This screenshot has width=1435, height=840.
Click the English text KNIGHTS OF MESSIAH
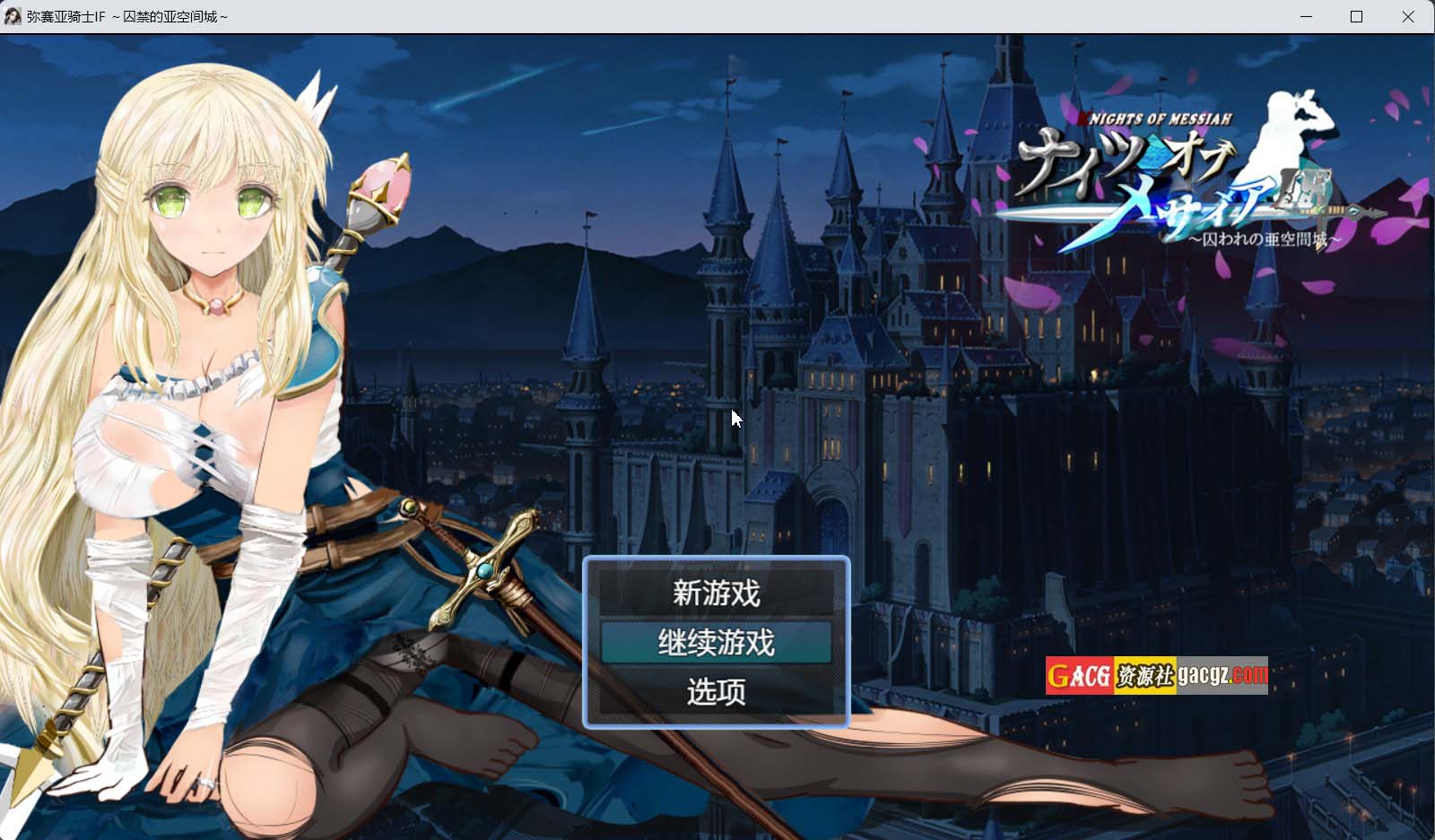1157,117
